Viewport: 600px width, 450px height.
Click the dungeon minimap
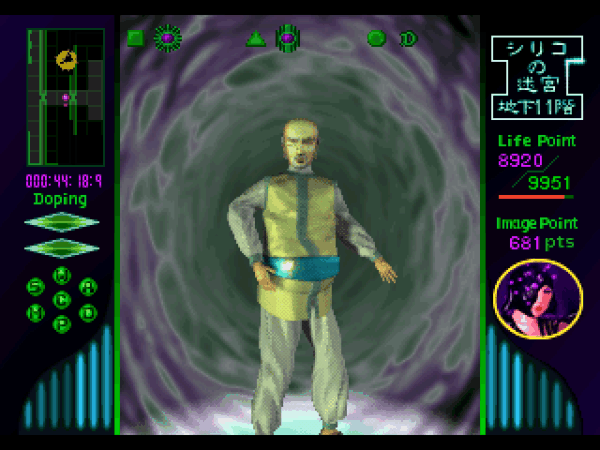pos(65,96)
